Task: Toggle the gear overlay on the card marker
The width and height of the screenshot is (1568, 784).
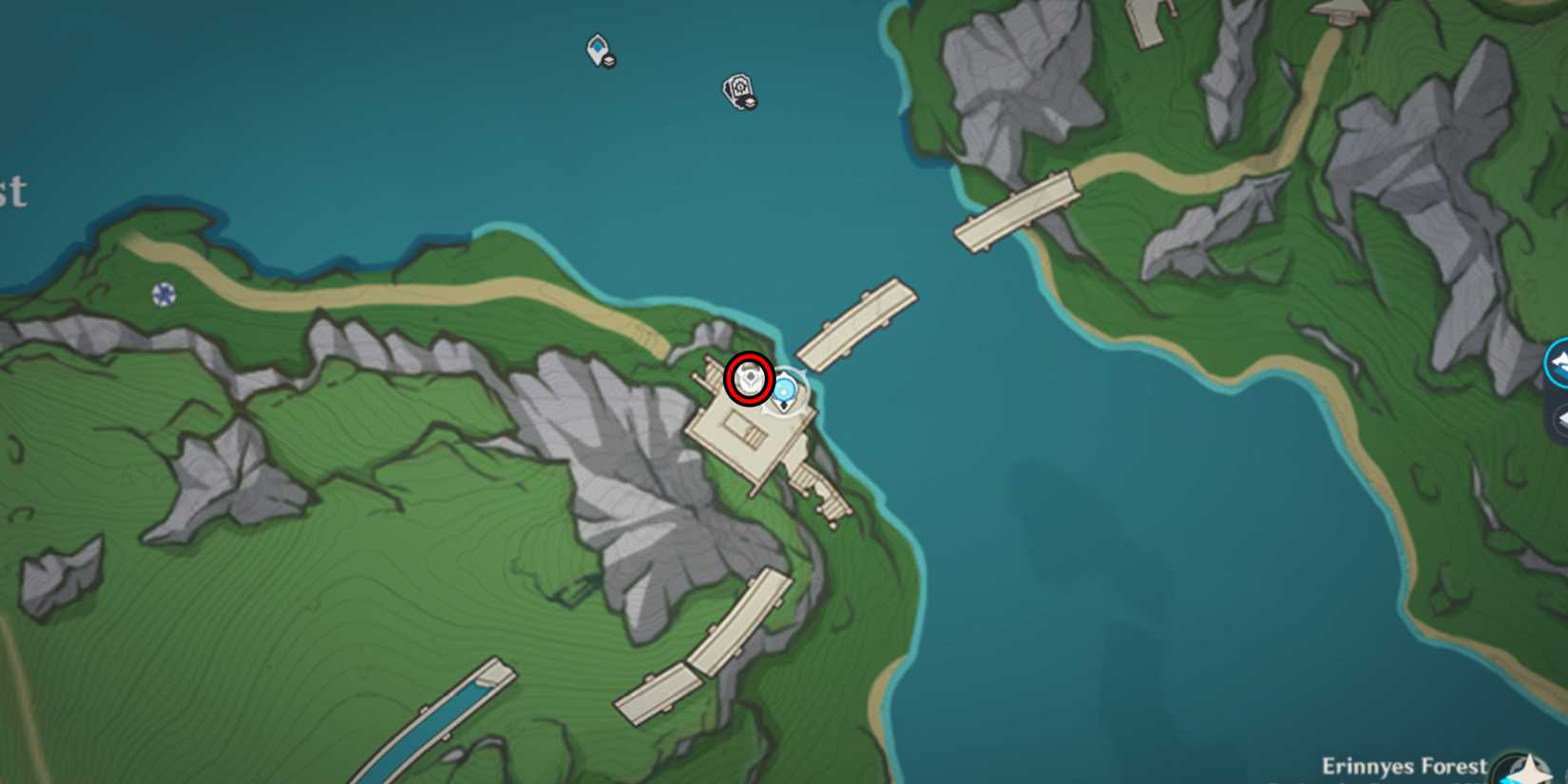Action: tap(740, 87)
